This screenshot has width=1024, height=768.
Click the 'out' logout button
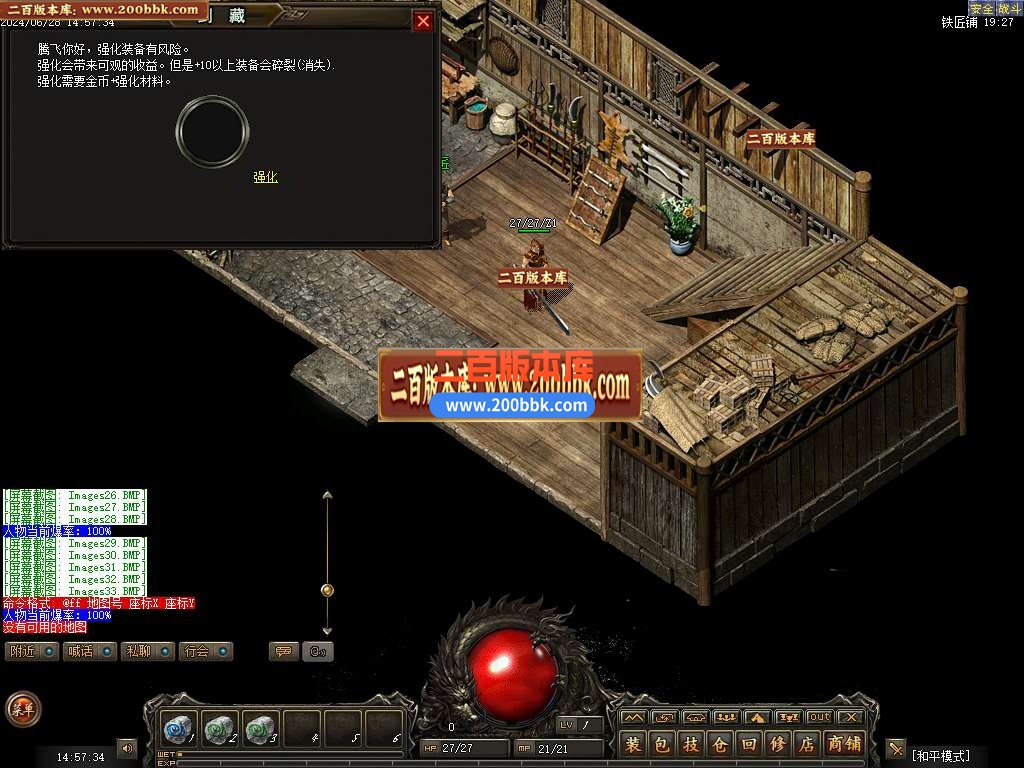tap(820, 717)
